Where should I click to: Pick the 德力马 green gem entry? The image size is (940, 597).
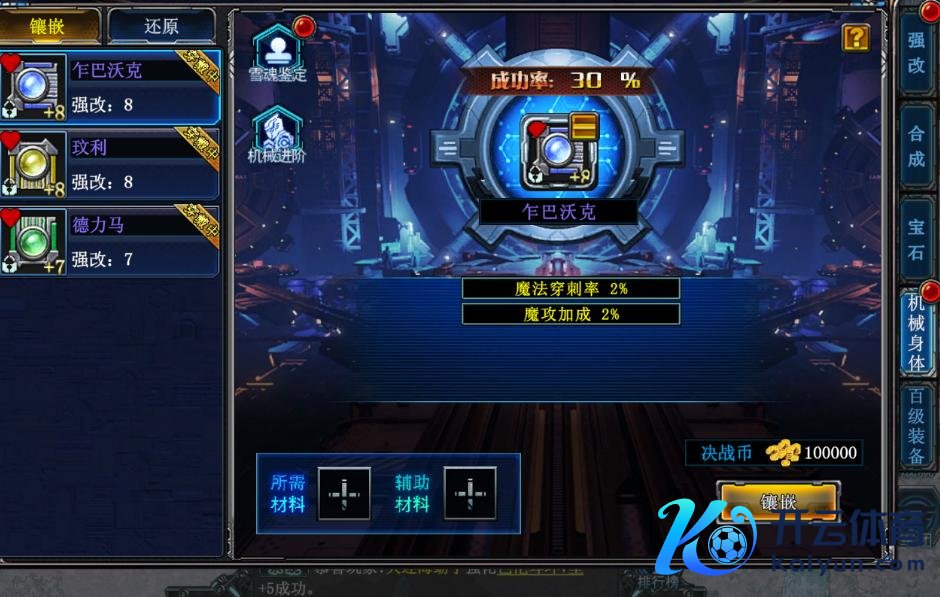coord(110,242)
